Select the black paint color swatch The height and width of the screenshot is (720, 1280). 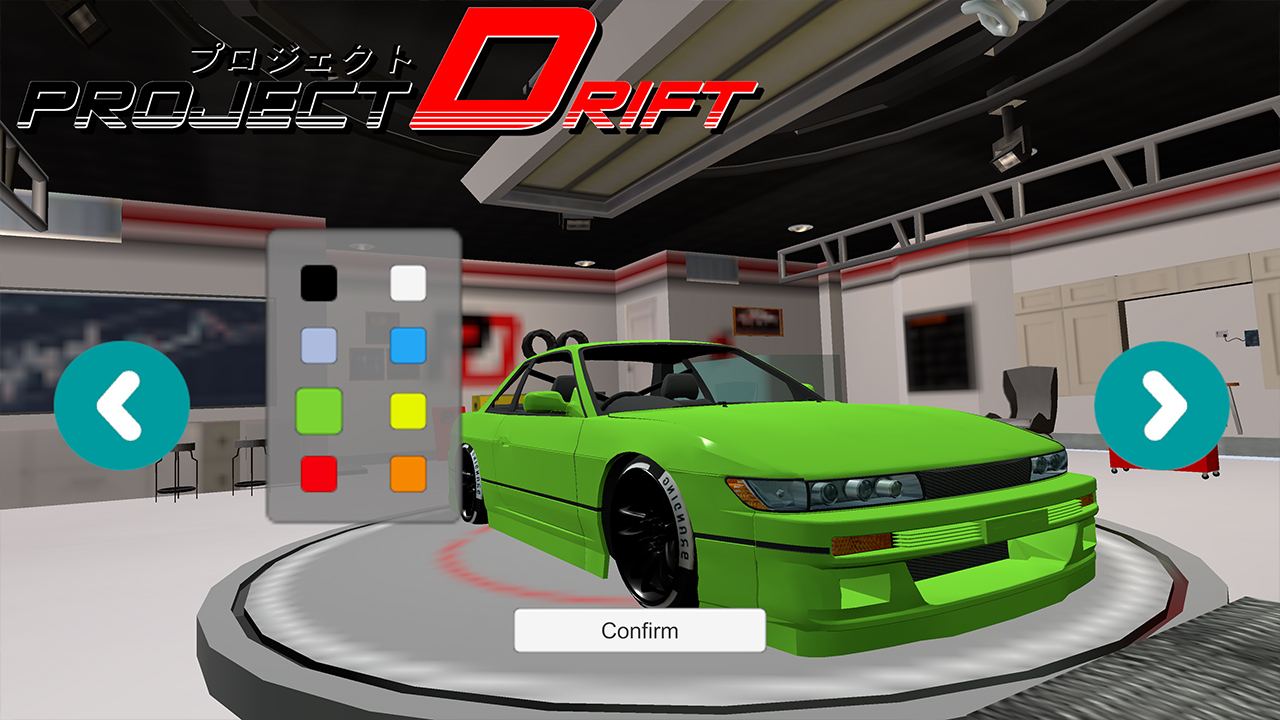point(318,284)
